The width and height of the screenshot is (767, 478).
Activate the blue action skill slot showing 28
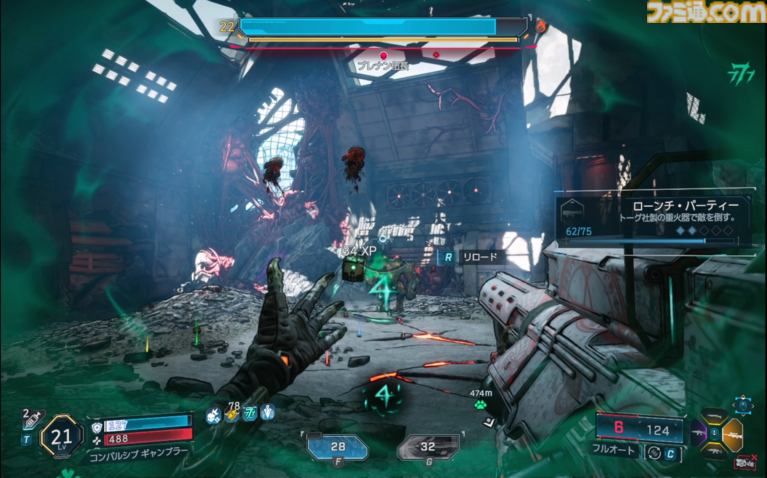[x=335, y=446]
